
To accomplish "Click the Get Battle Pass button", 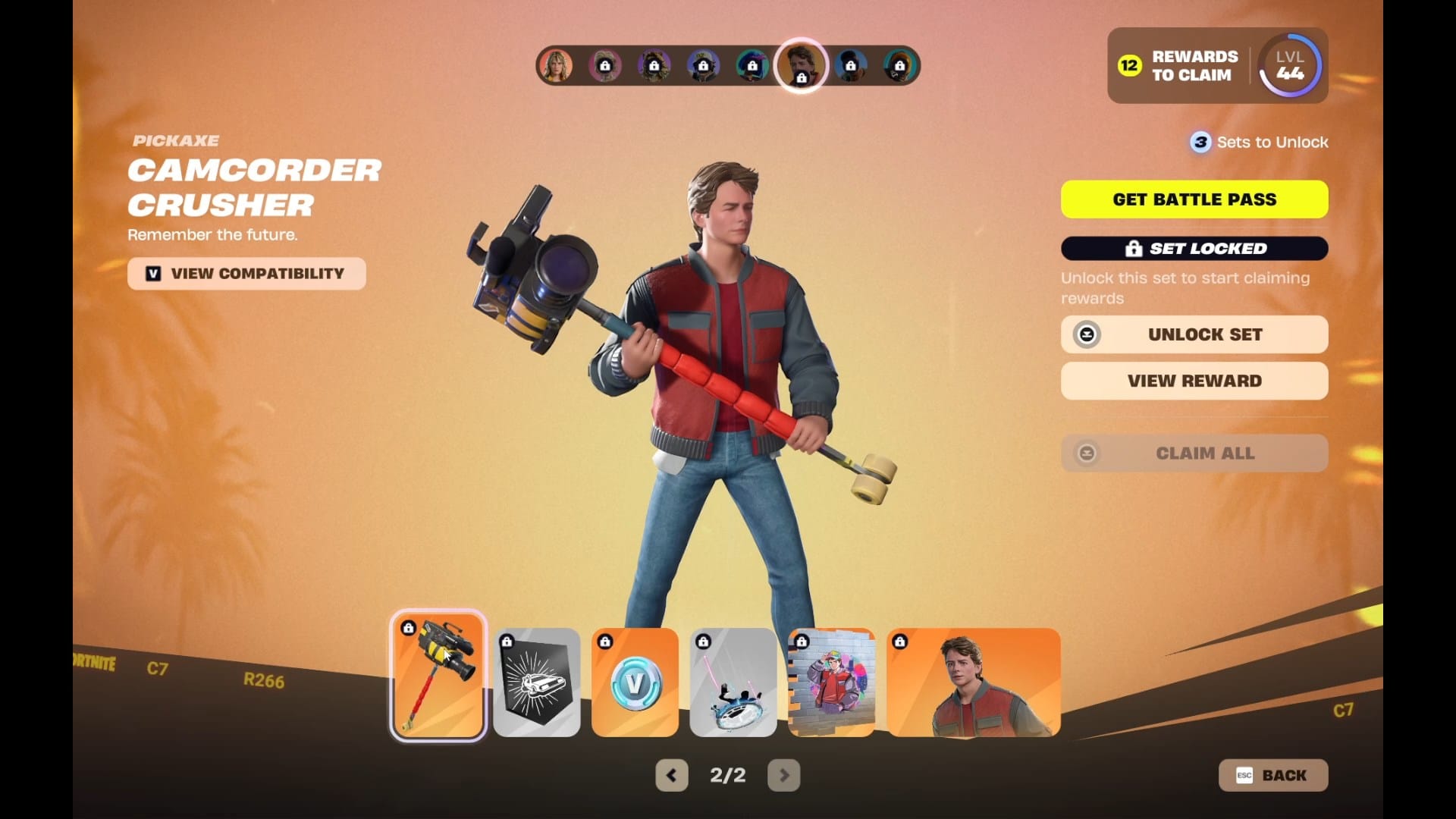I will pyautogui.click(x=1194, y=199).
